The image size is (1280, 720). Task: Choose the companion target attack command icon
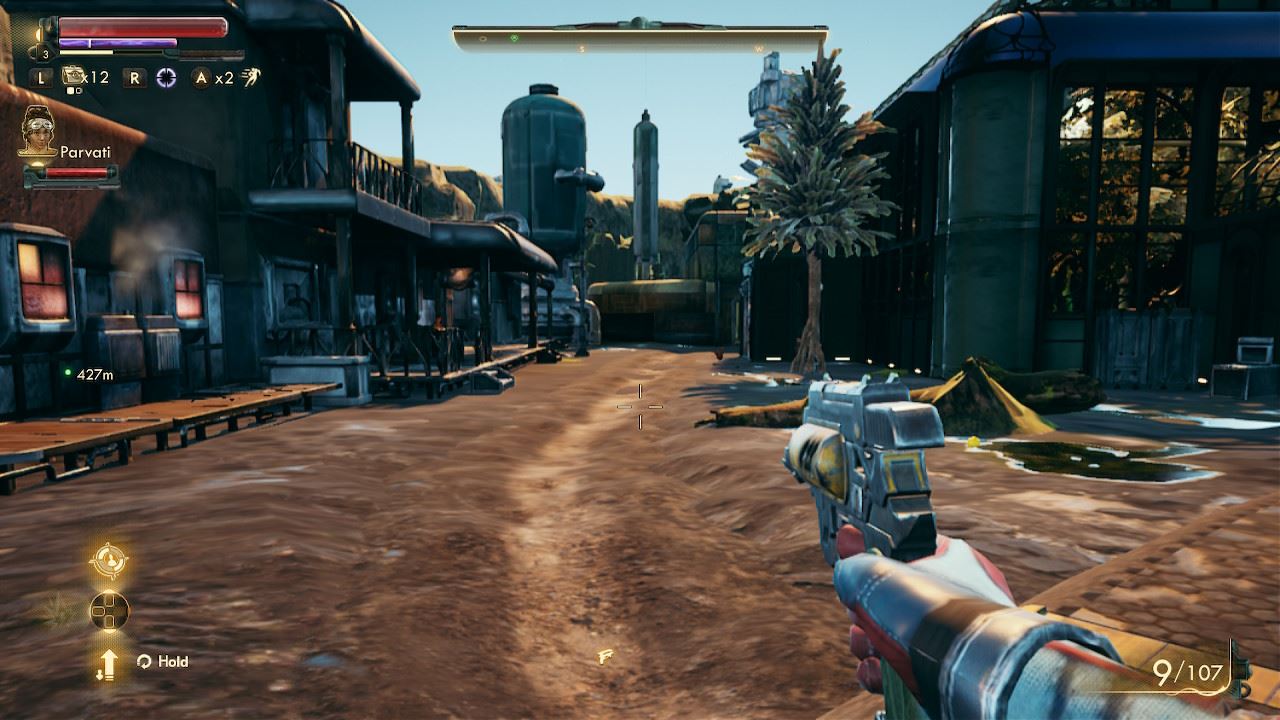108,561
